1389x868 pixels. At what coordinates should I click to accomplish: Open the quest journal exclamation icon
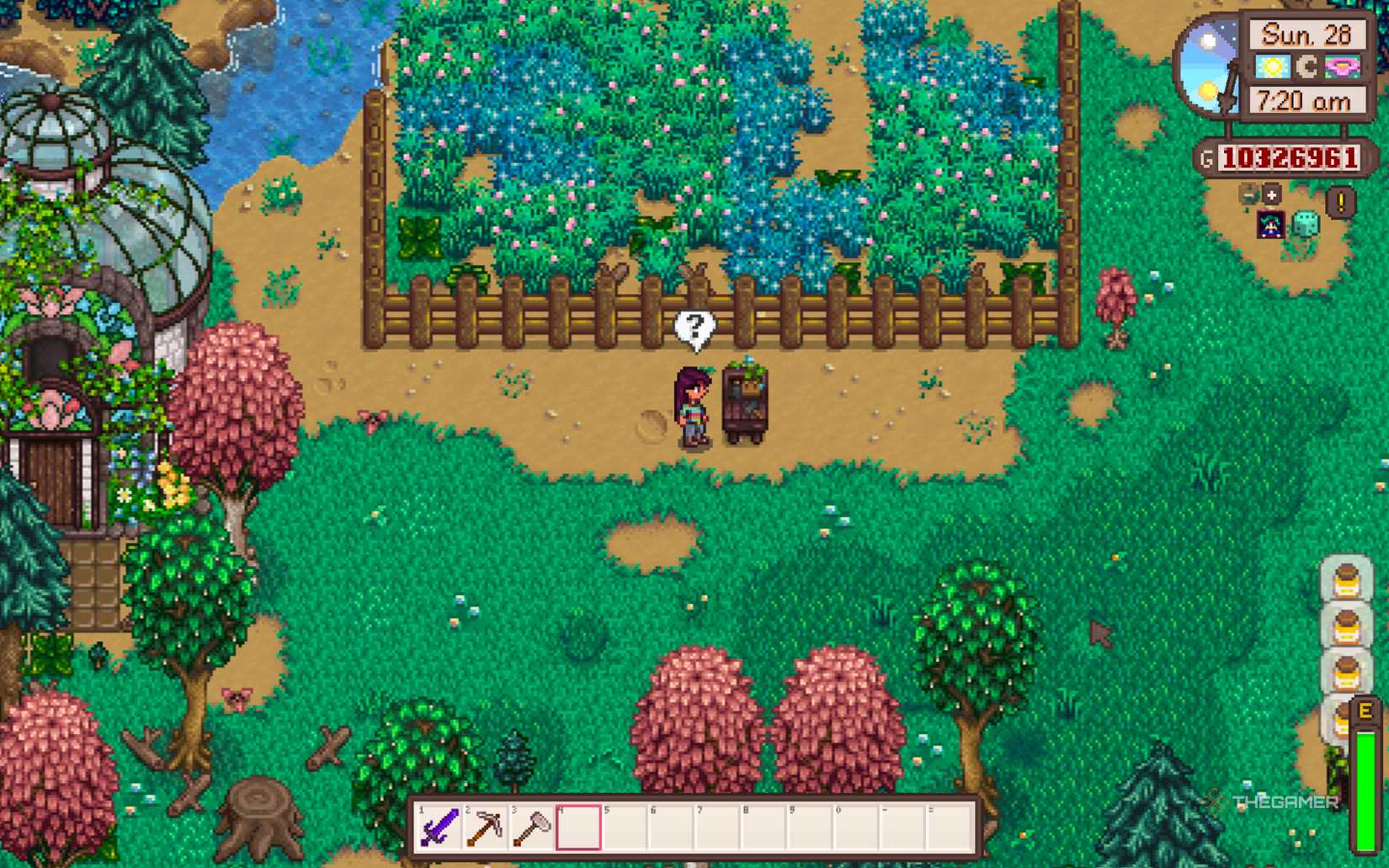coord(1342,201)
